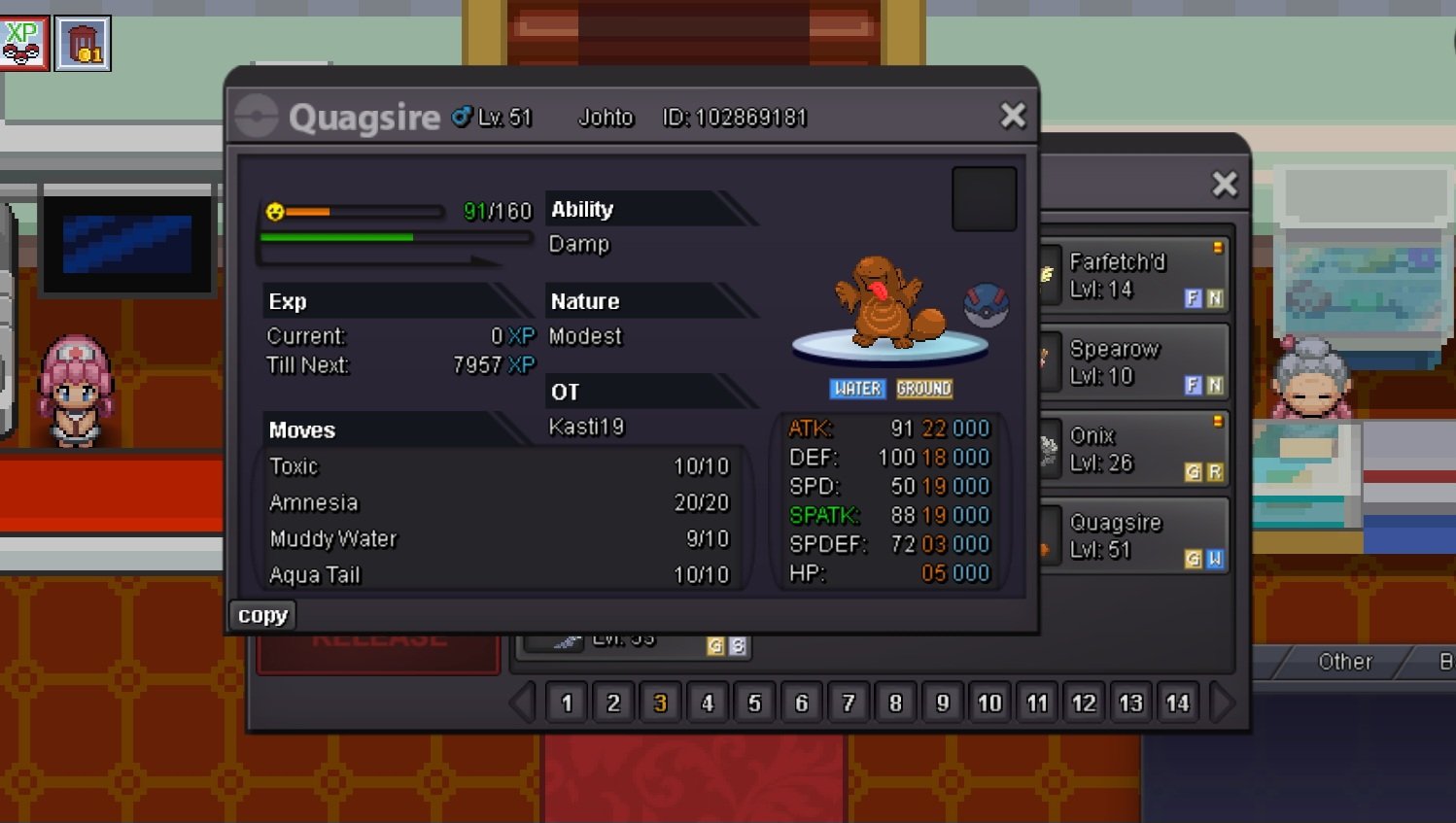
Task: Click the copy button
Action: click(262, 615)
